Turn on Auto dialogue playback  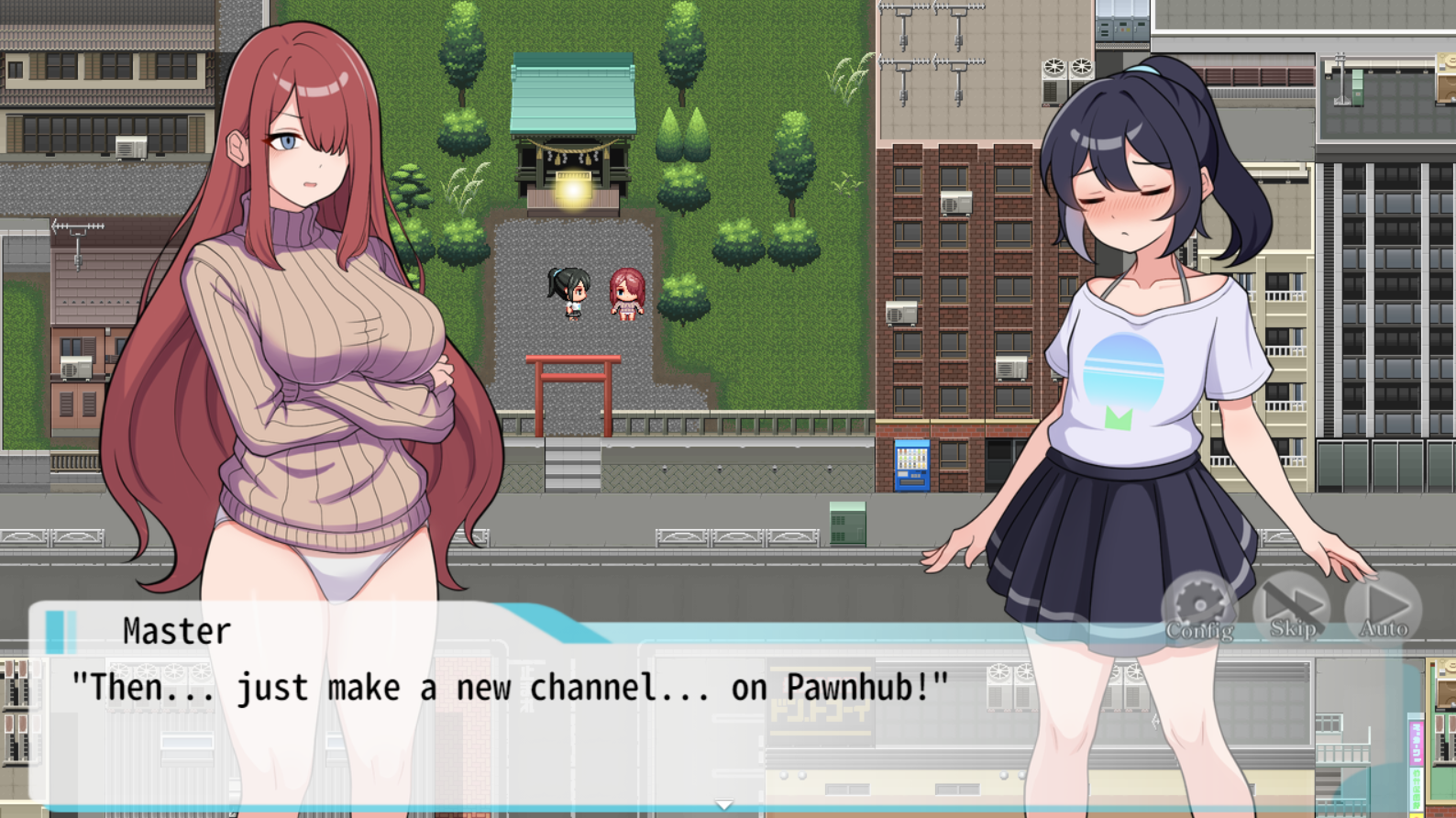pyautogui.click(x=1384, y=607)
